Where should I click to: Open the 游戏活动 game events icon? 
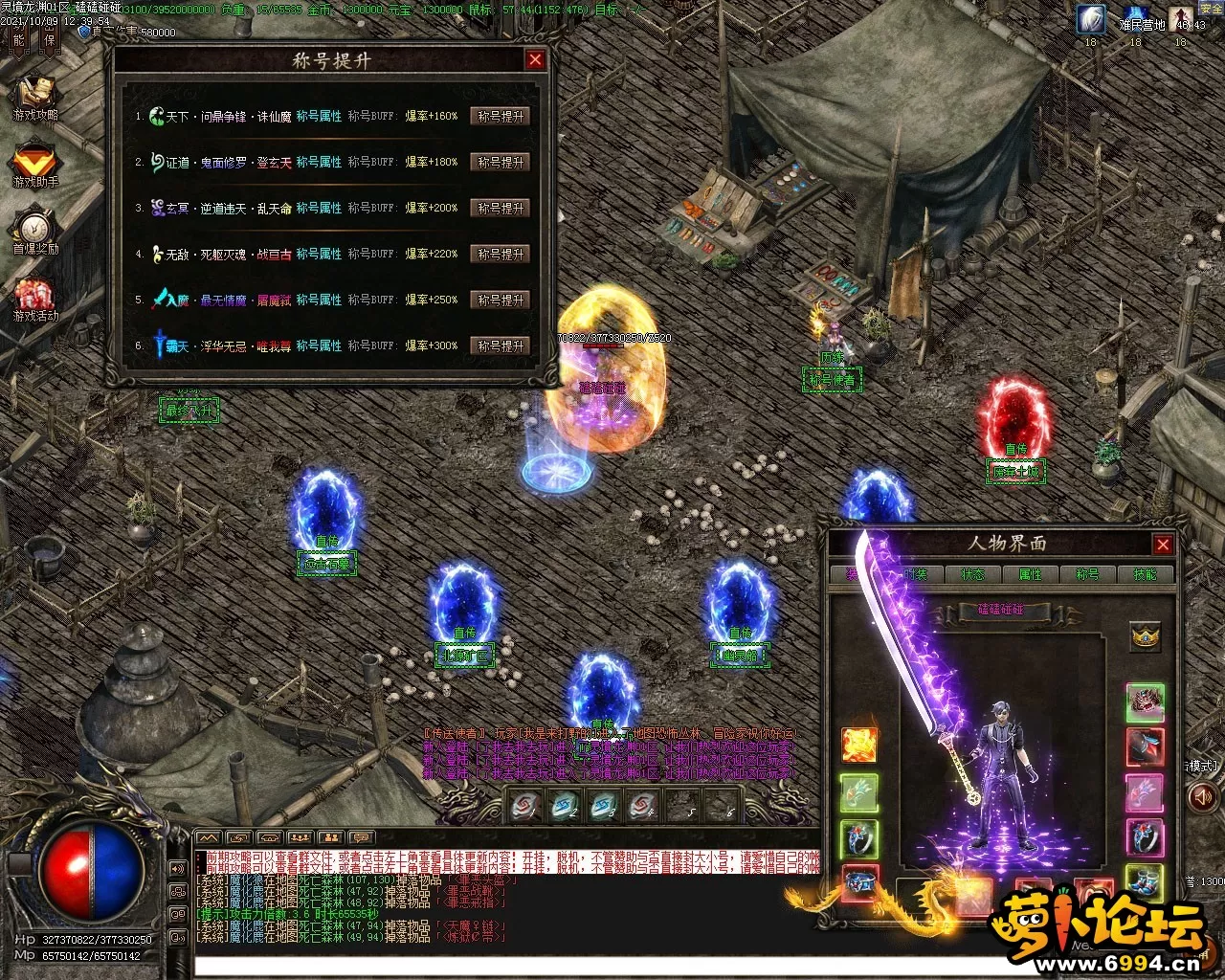(x=35, y=297)
